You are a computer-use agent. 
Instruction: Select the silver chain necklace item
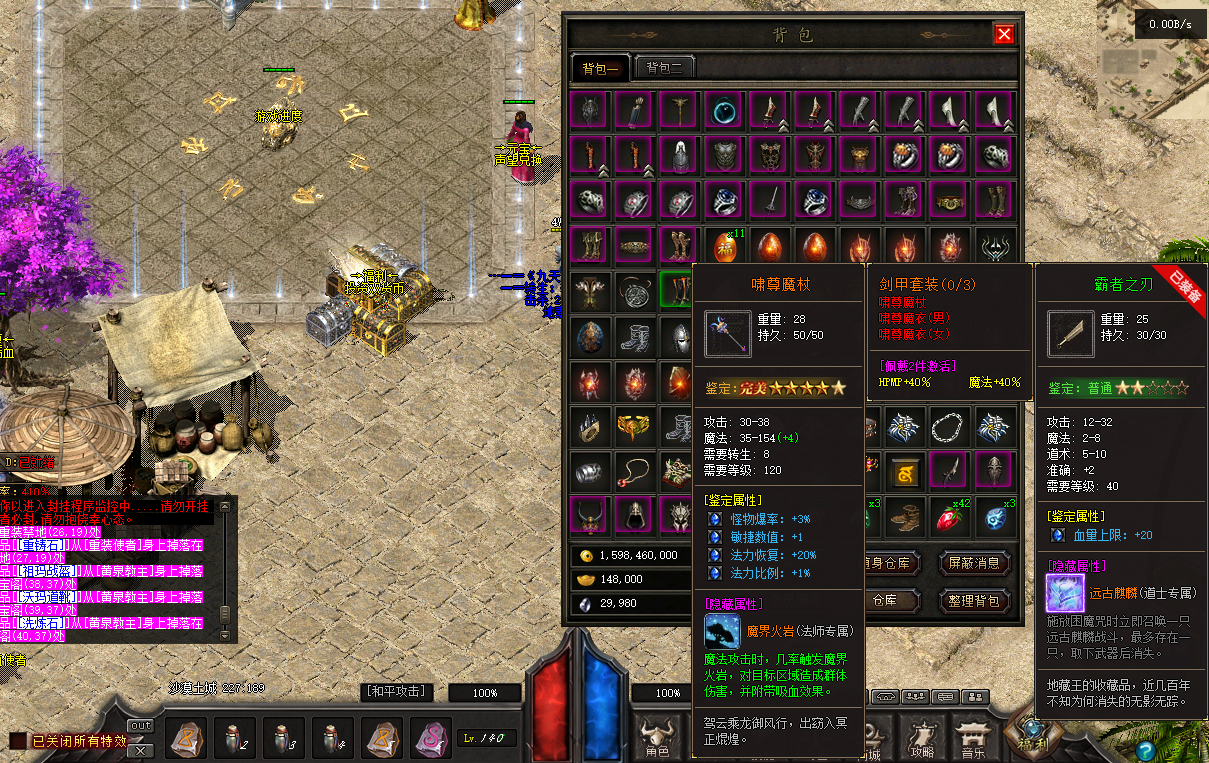[x=950, y=426]
